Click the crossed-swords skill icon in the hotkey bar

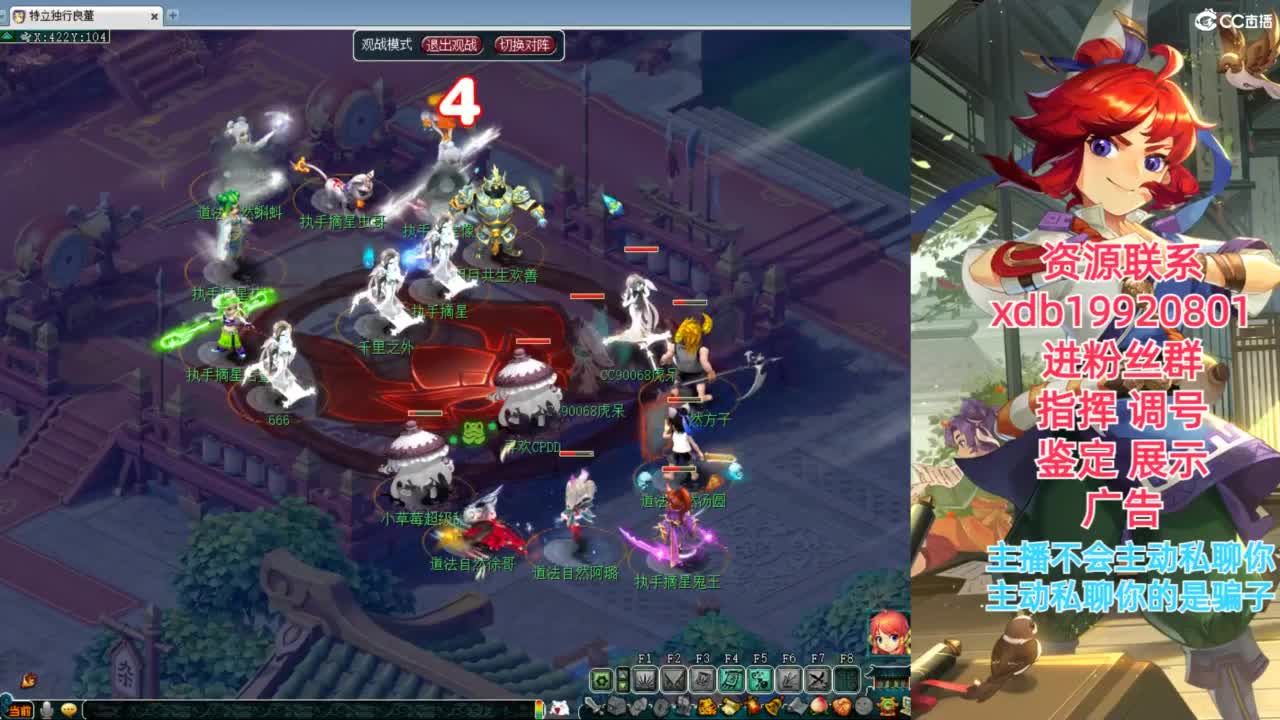(819, 679)
